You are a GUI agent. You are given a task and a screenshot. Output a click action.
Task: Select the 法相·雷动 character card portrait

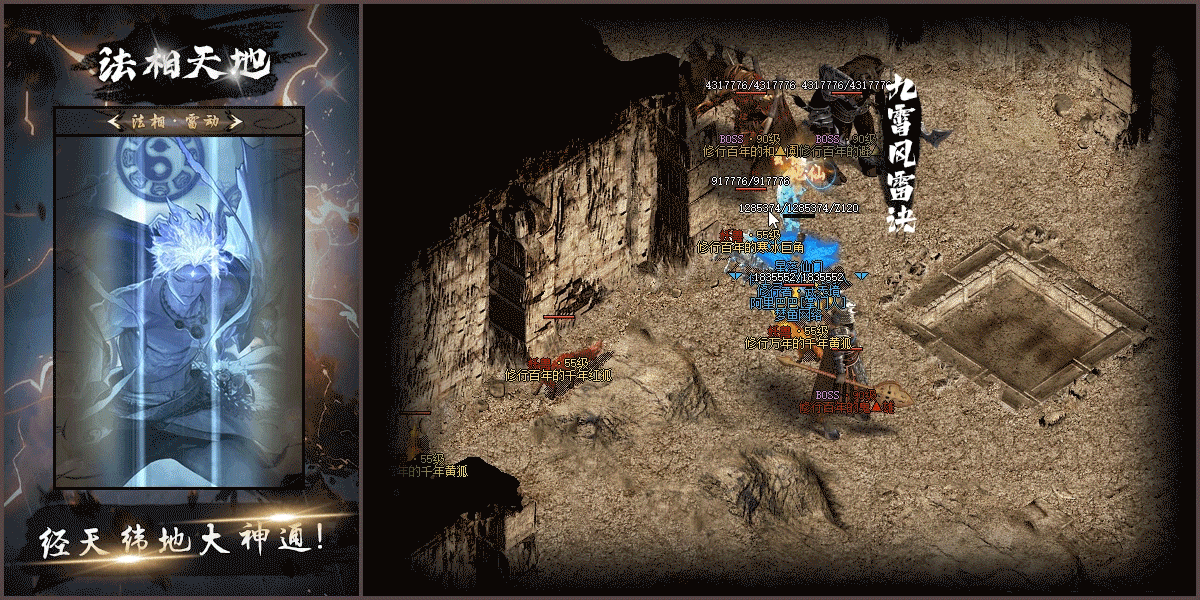(x=178, y=310)
